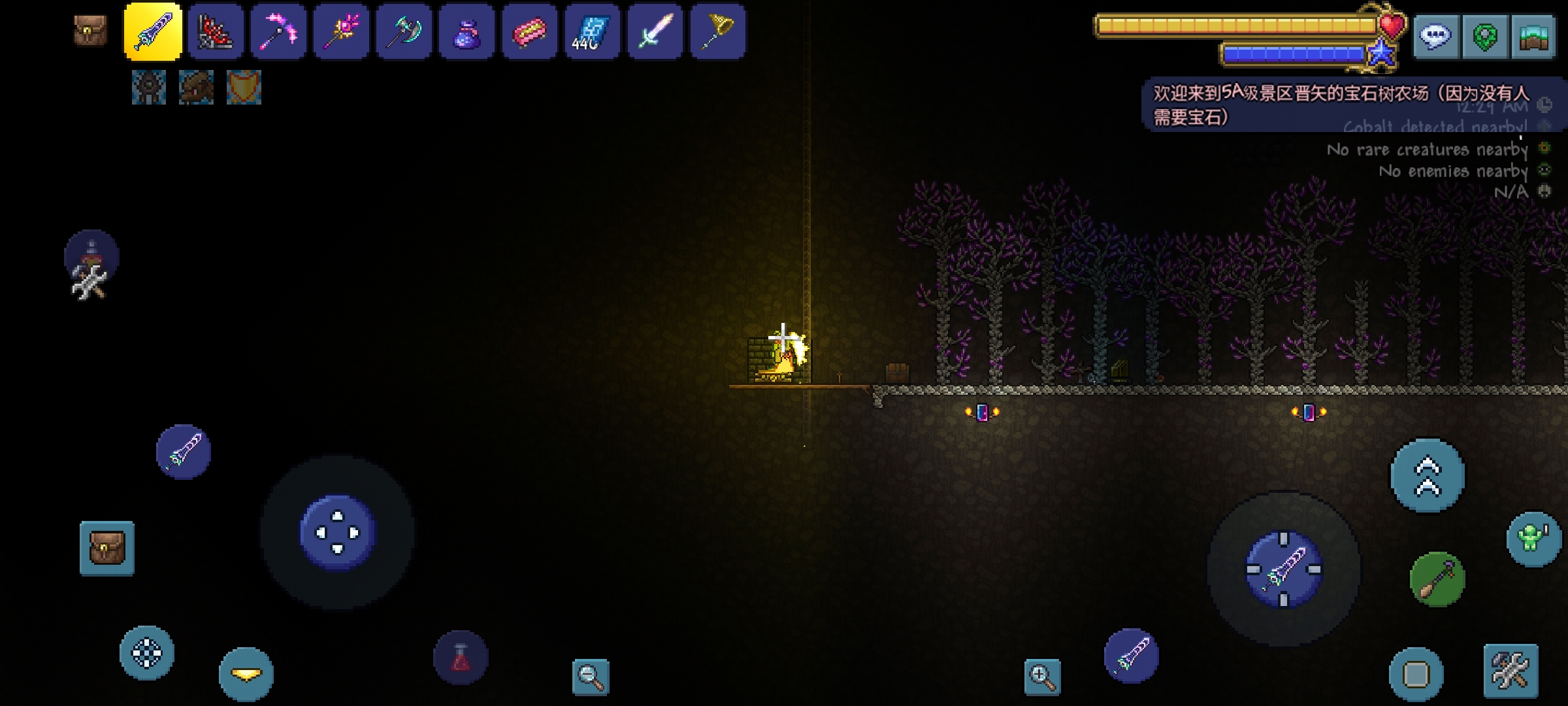Screen dimensions: 1568x706
Task: Select the pink gem staff slot
Action: pyautogui.click(x=341, y=32)
